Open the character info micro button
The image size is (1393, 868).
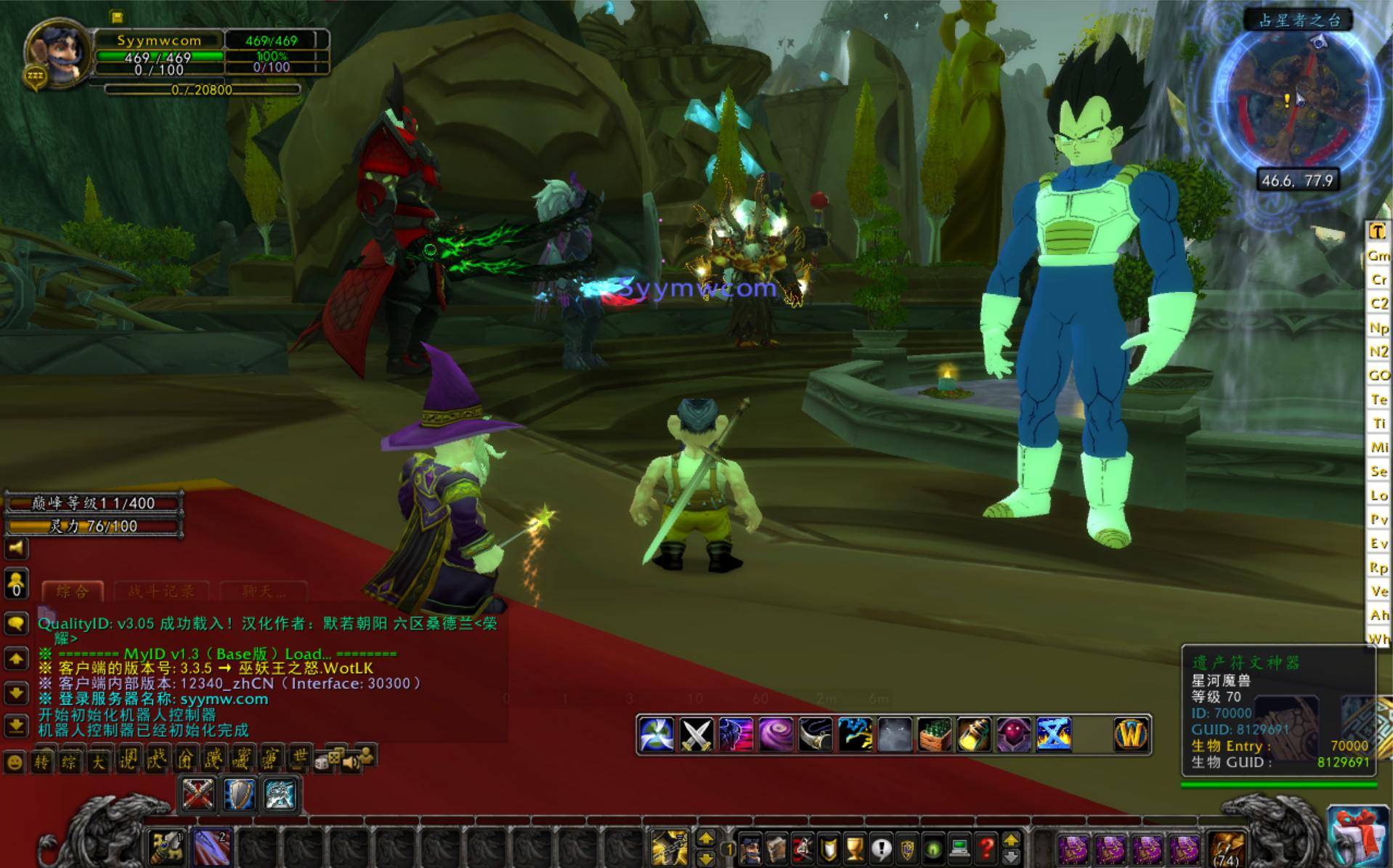coord(750,848)
